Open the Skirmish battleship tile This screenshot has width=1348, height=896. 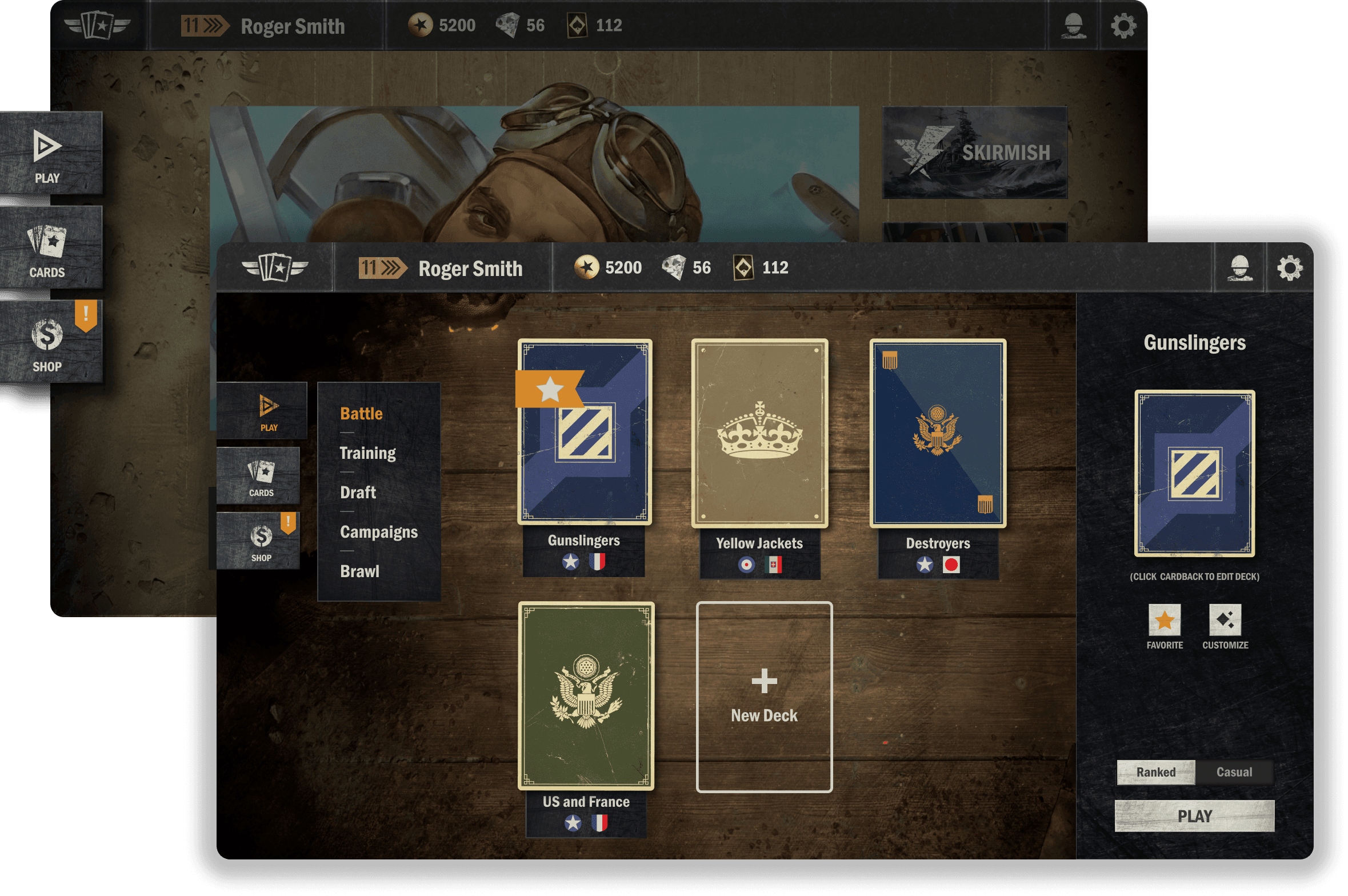(974, 153)
